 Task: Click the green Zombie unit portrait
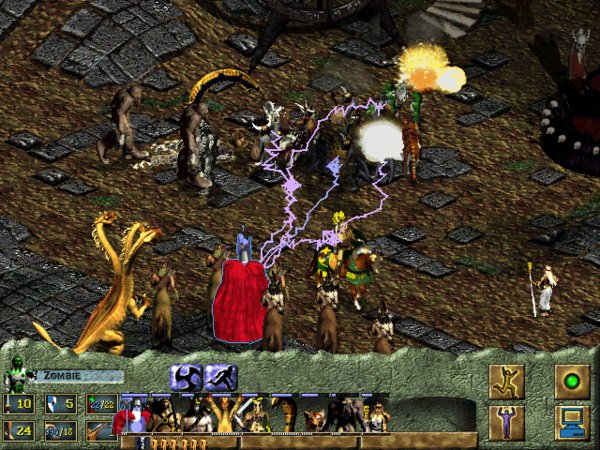click(17, 378)
